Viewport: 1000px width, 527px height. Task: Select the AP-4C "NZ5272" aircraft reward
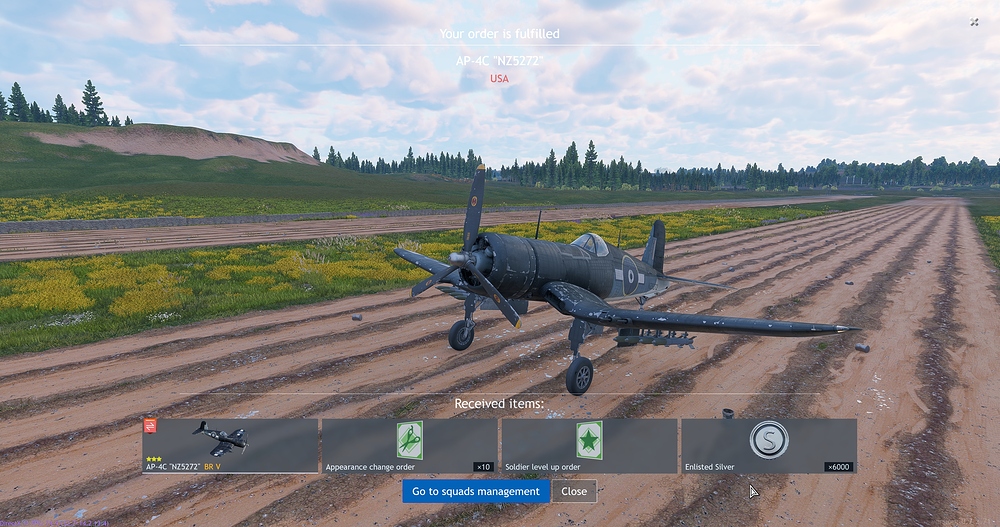point(230,446)
